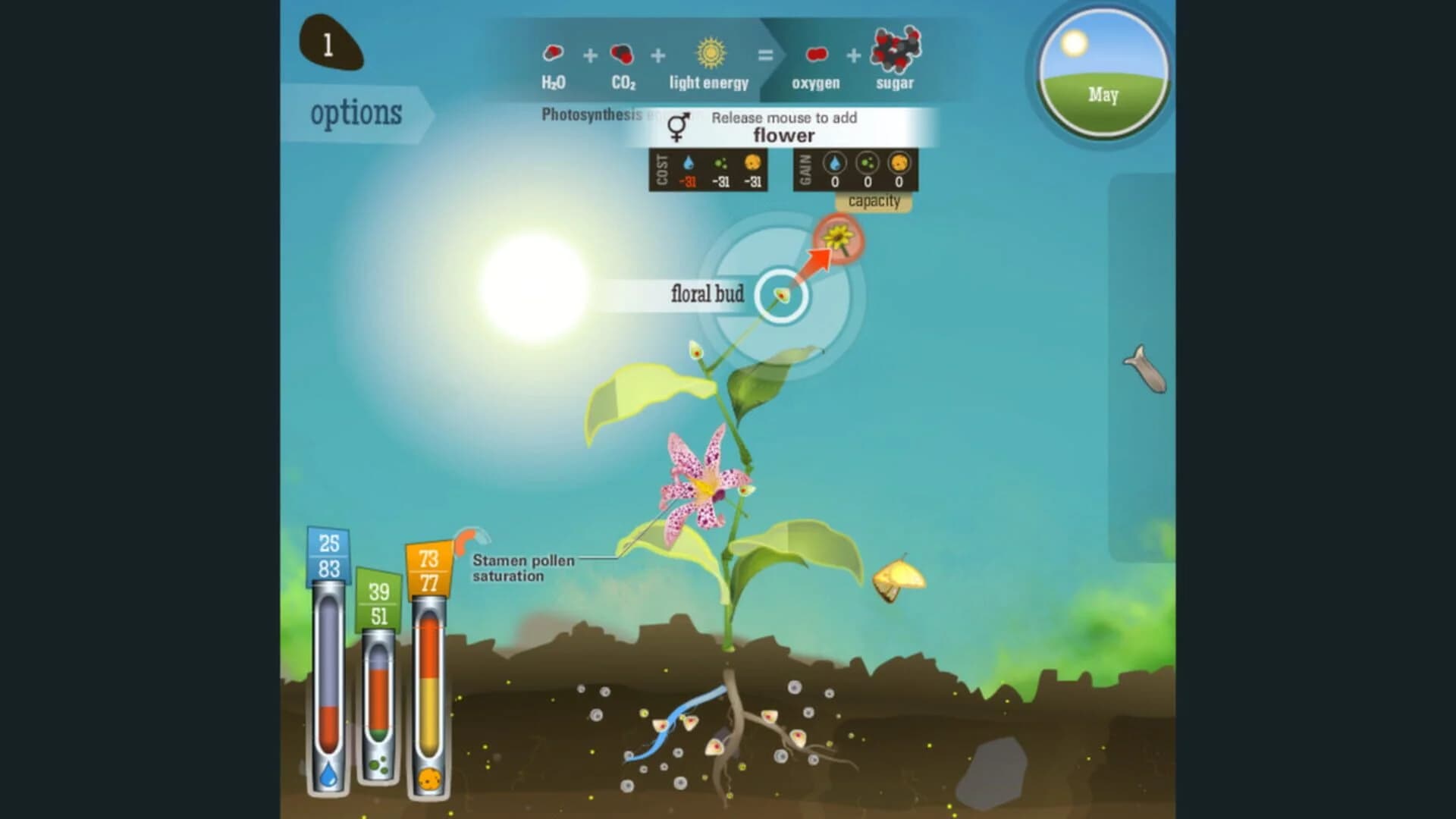Click the Stamen pollen saturation label
The width and height of the screenshot is (1456, 819).
point(522,568)
